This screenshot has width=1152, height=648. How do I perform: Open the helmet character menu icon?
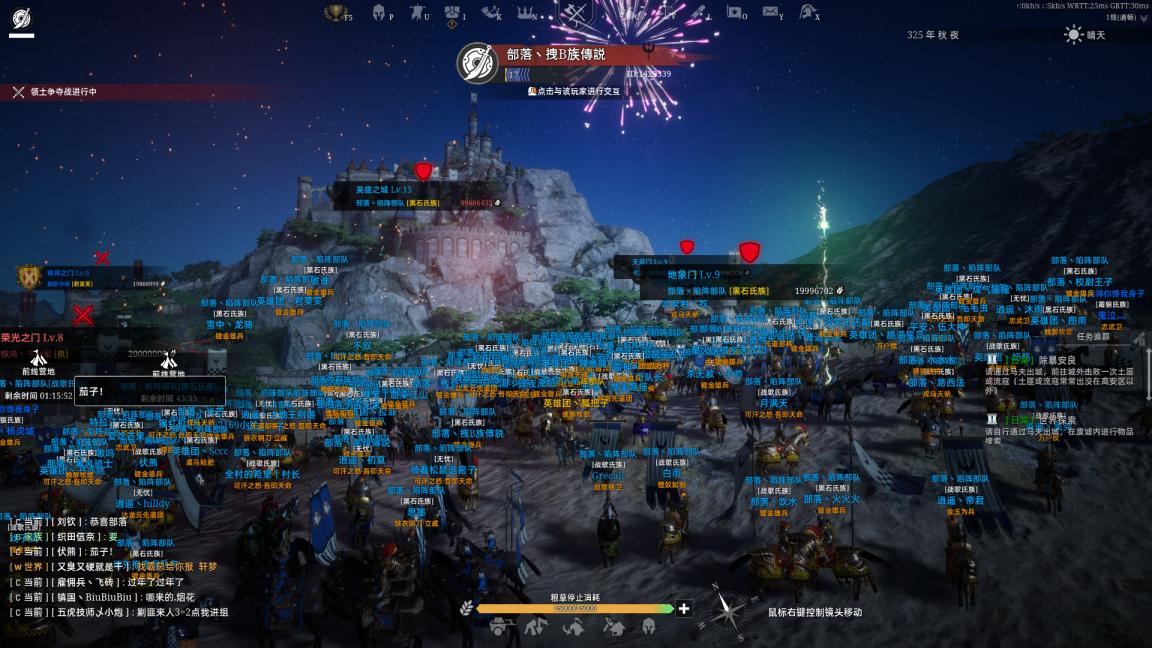pyautogui.click(x=379, y=13)
